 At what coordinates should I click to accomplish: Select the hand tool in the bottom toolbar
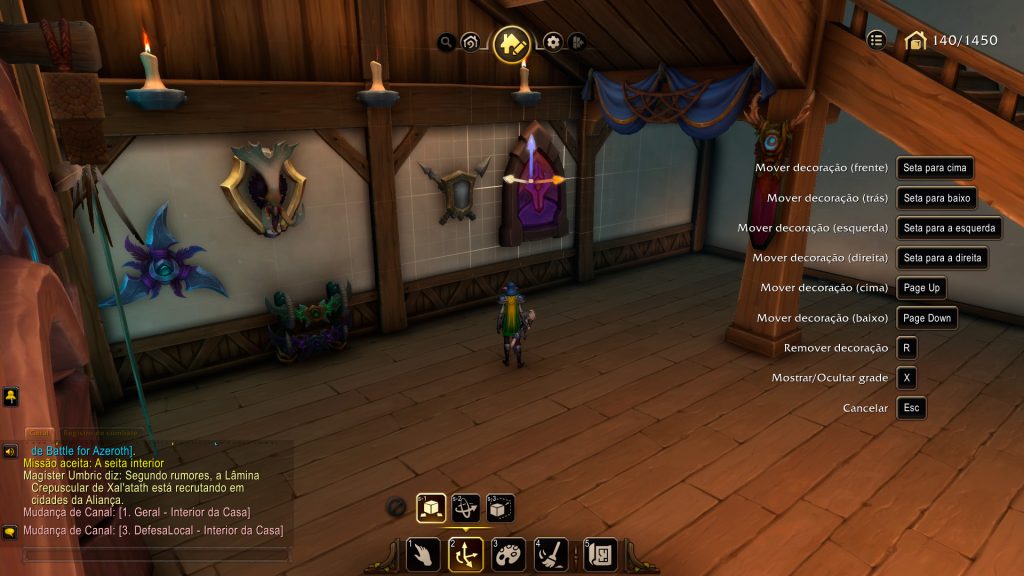(423, 555)
